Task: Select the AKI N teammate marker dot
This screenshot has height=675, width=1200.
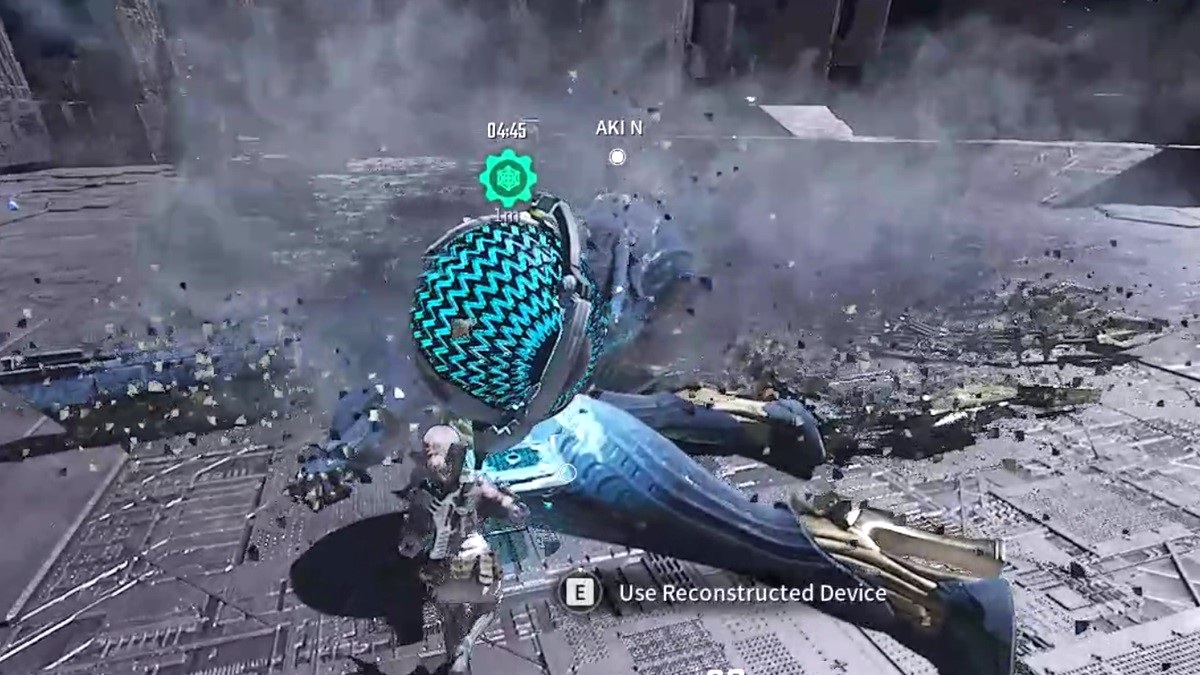Action: coord(617,157)
